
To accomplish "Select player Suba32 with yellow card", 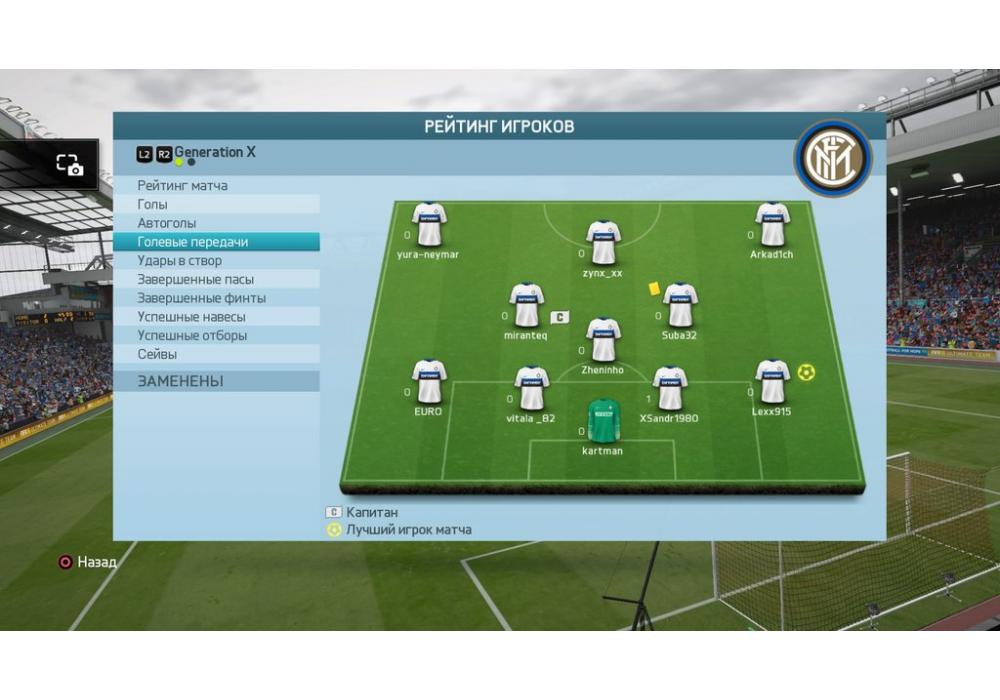I will tap(679, 306).
